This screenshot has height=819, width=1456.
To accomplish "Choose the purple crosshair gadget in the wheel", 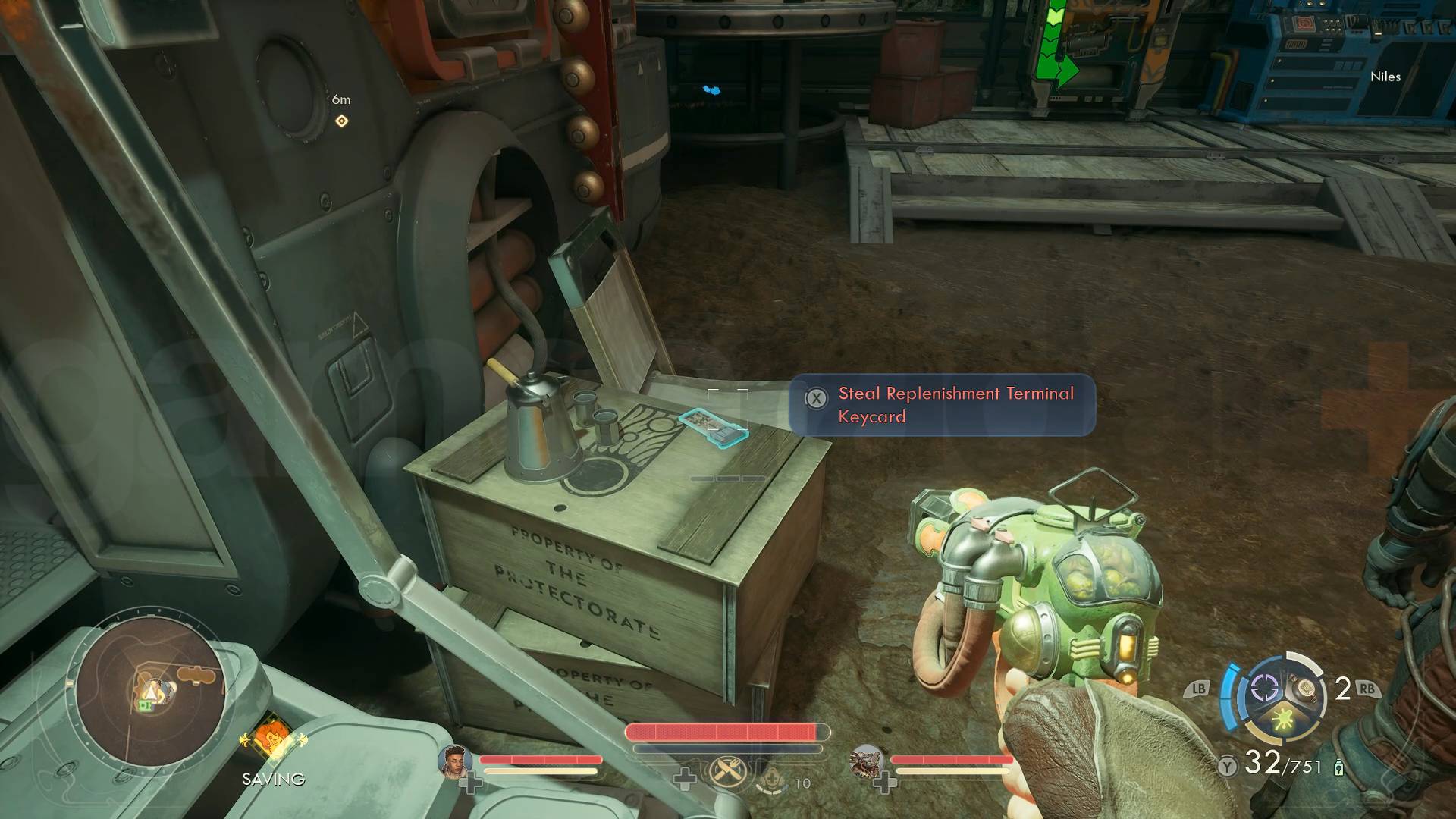I will pos(1263,689).
